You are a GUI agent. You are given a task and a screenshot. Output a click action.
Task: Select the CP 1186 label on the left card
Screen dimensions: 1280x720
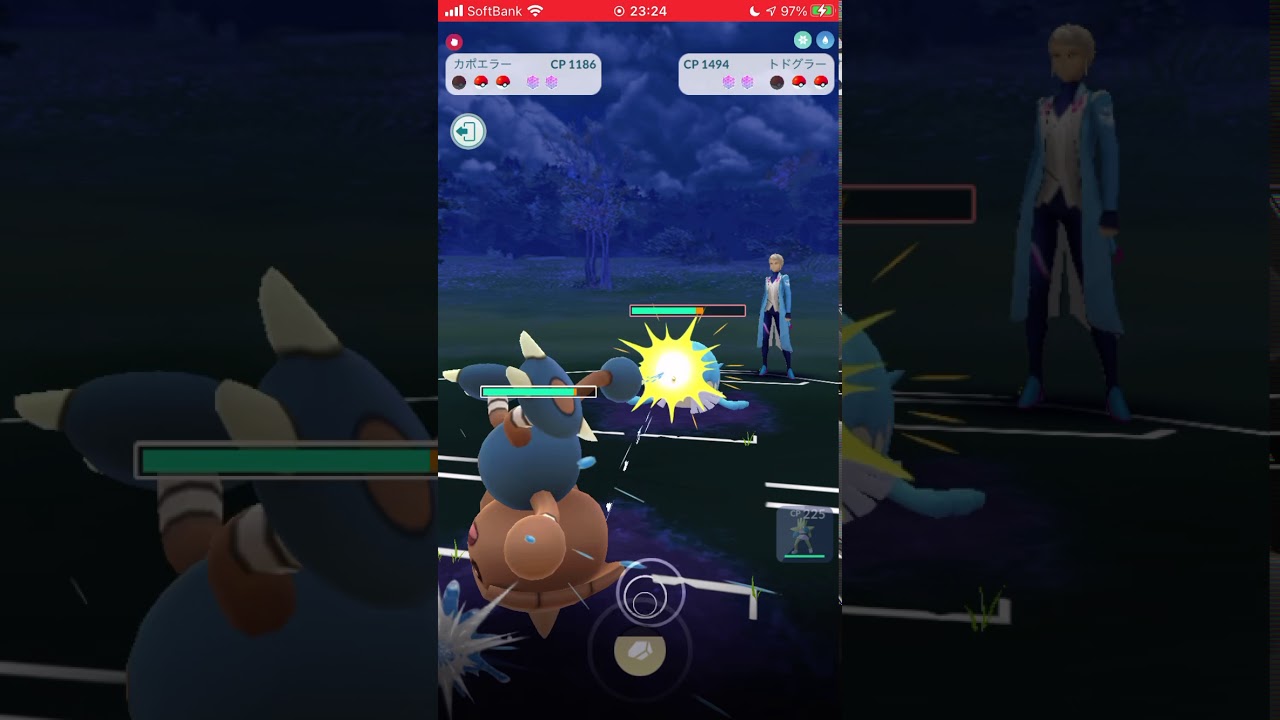tap(573, 64)
